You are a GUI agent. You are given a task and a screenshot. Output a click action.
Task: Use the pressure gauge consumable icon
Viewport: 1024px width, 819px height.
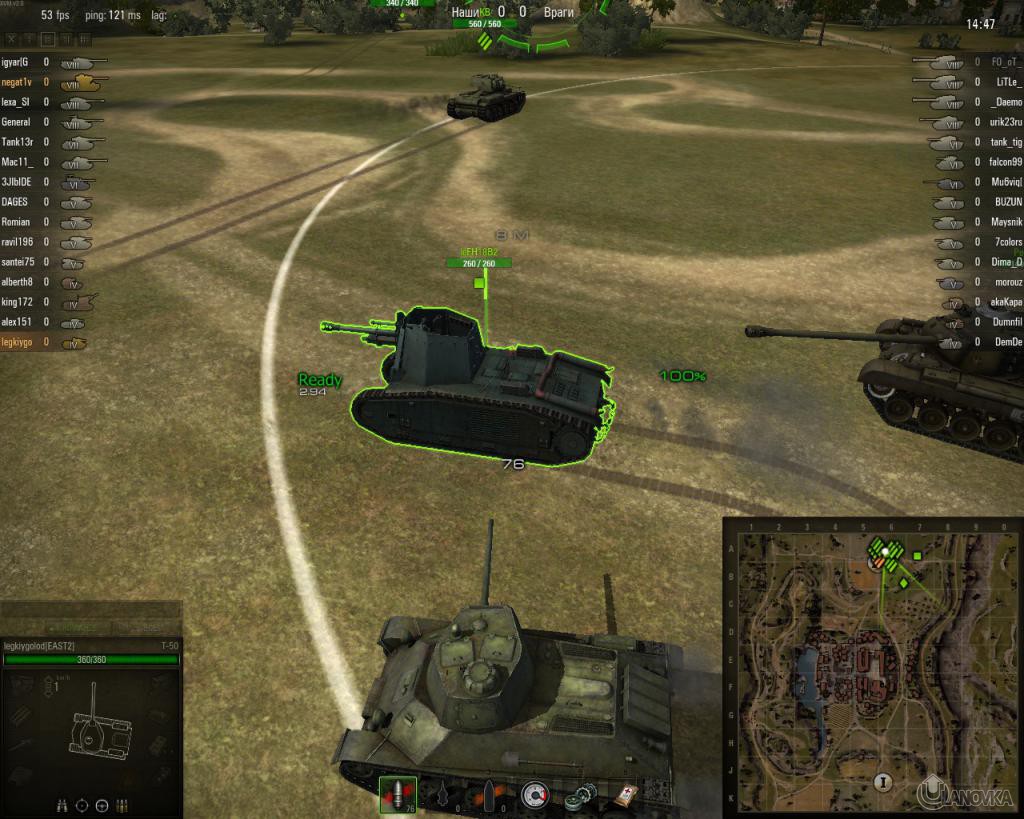coord(535,794)
